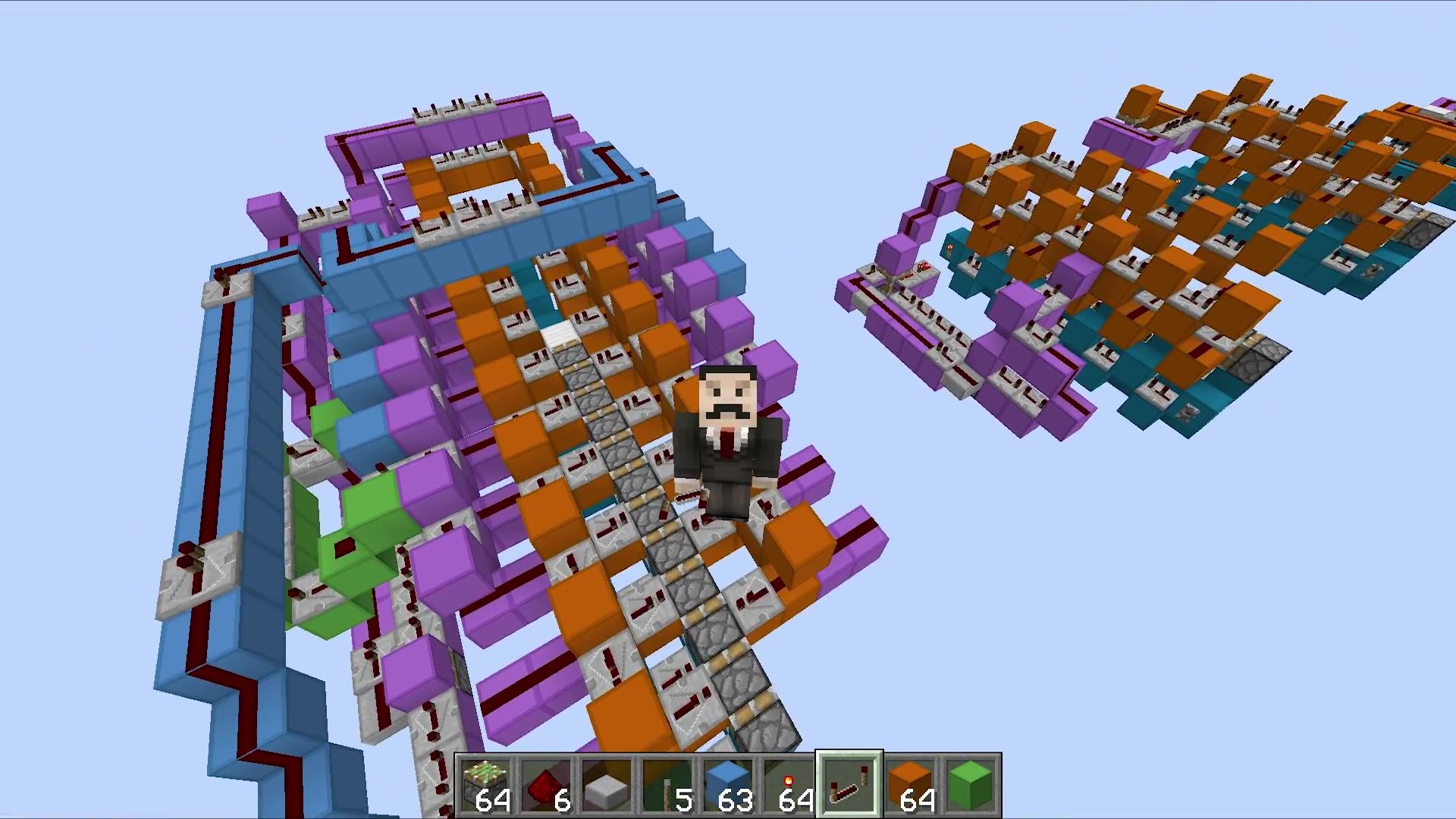Screen dimensions: 1456x819
Task: Select the redstone torch stack of 64
Action: (787, 781)
